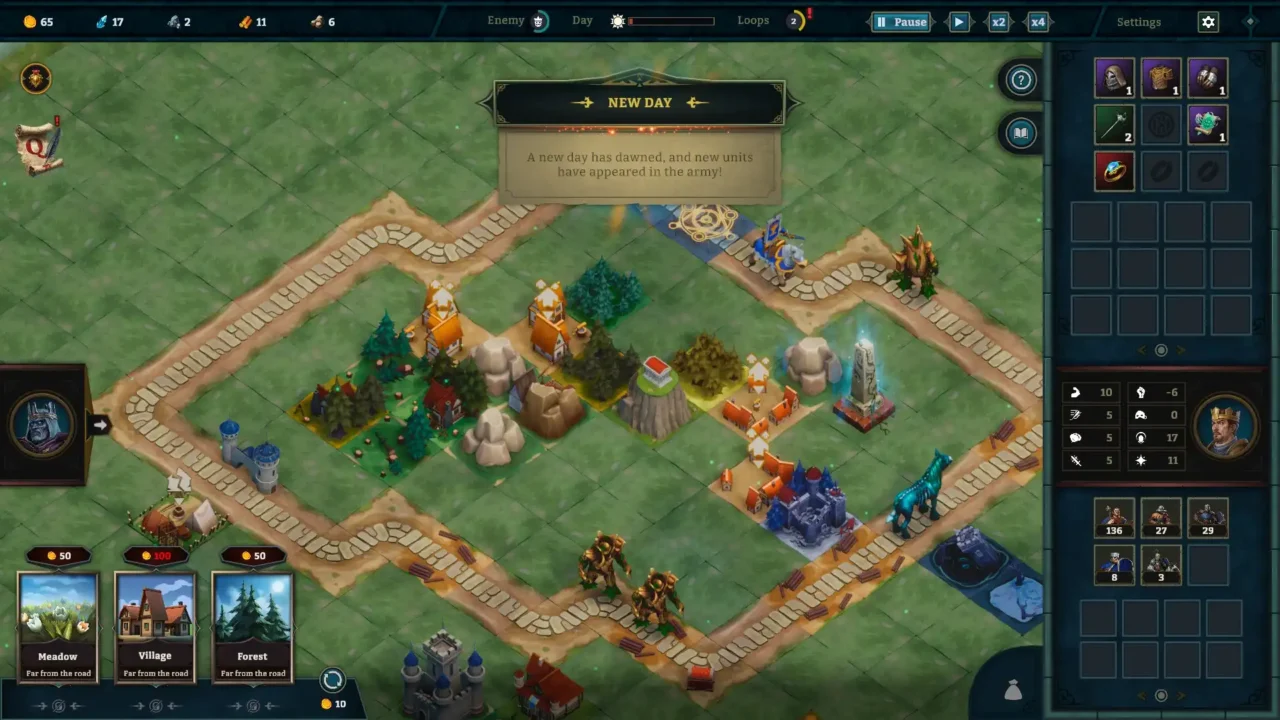The image size is (1280, 720).
Task: Click the right chevron under the inventory grid
Action: click(x=1181, y=350)
